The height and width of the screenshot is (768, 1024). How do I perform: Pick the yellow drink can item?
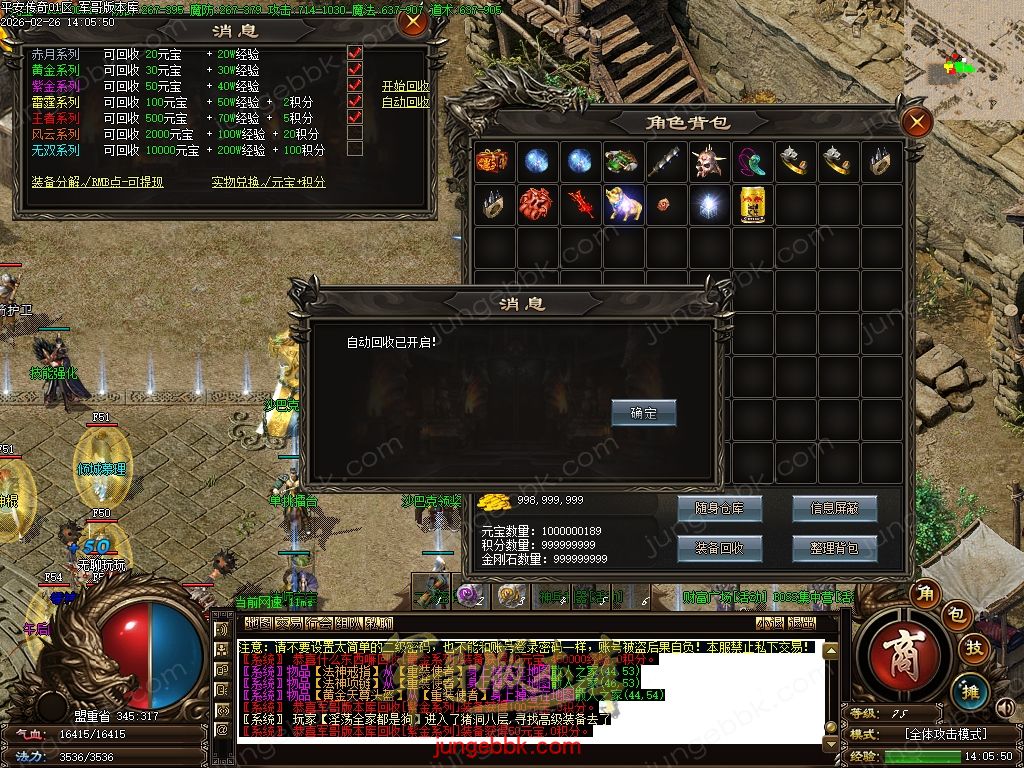pyautogui.click(x=753, y=203)
